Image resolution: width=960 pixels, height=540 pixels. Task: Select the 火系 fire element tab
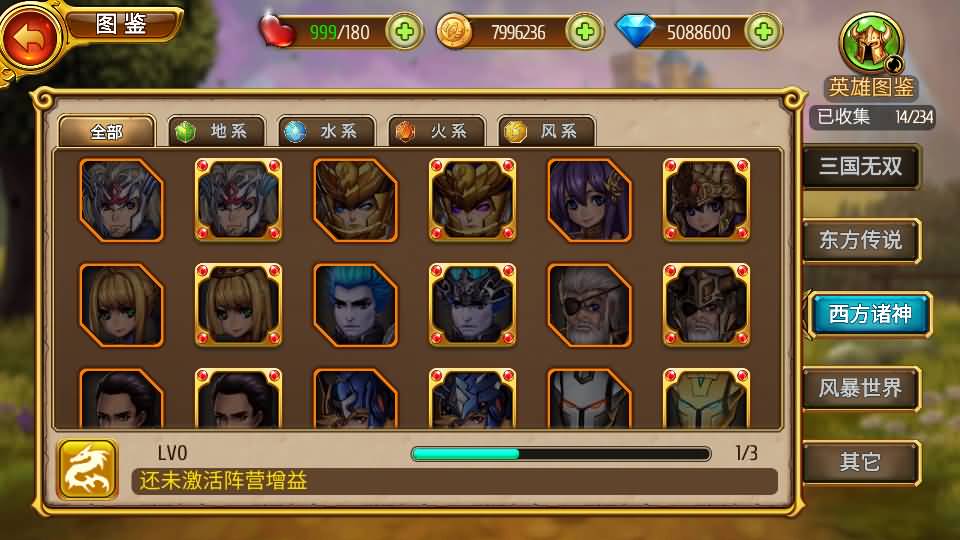click(x=437, y=131)
